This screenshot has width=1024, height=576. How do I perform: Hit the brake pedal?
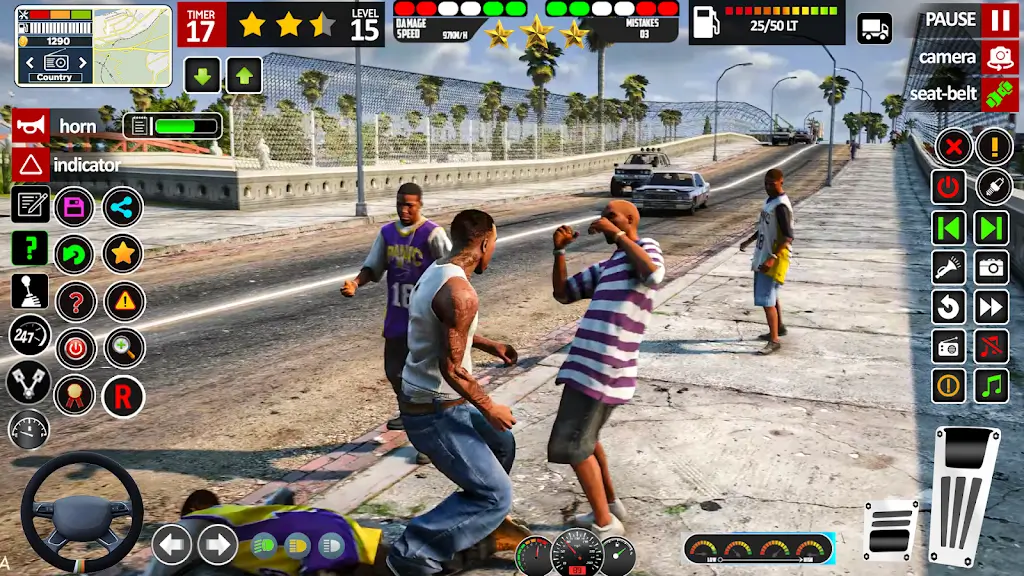point(889,530)
